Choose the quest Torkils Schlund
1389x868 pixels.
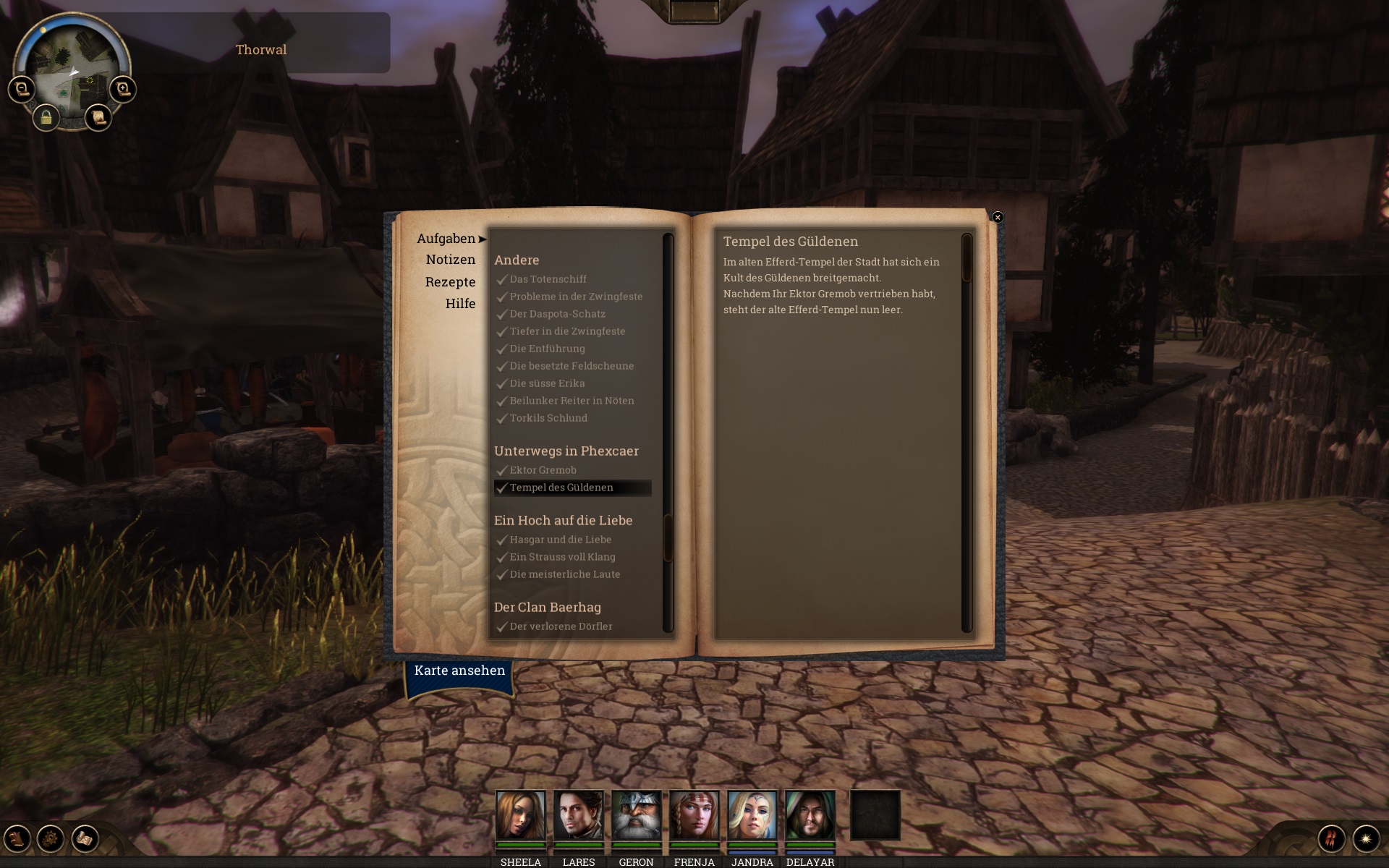point(548,418)
